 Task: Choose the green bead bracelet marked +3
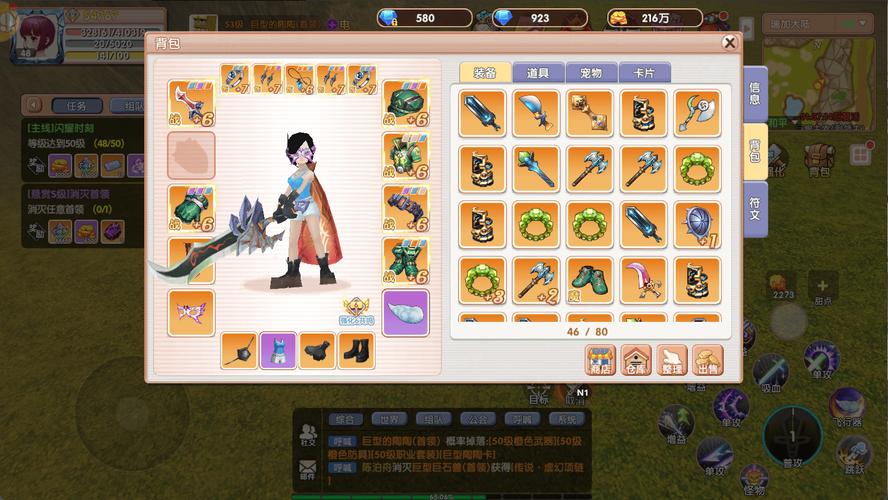pyautogui.click(x=482, y=280)
